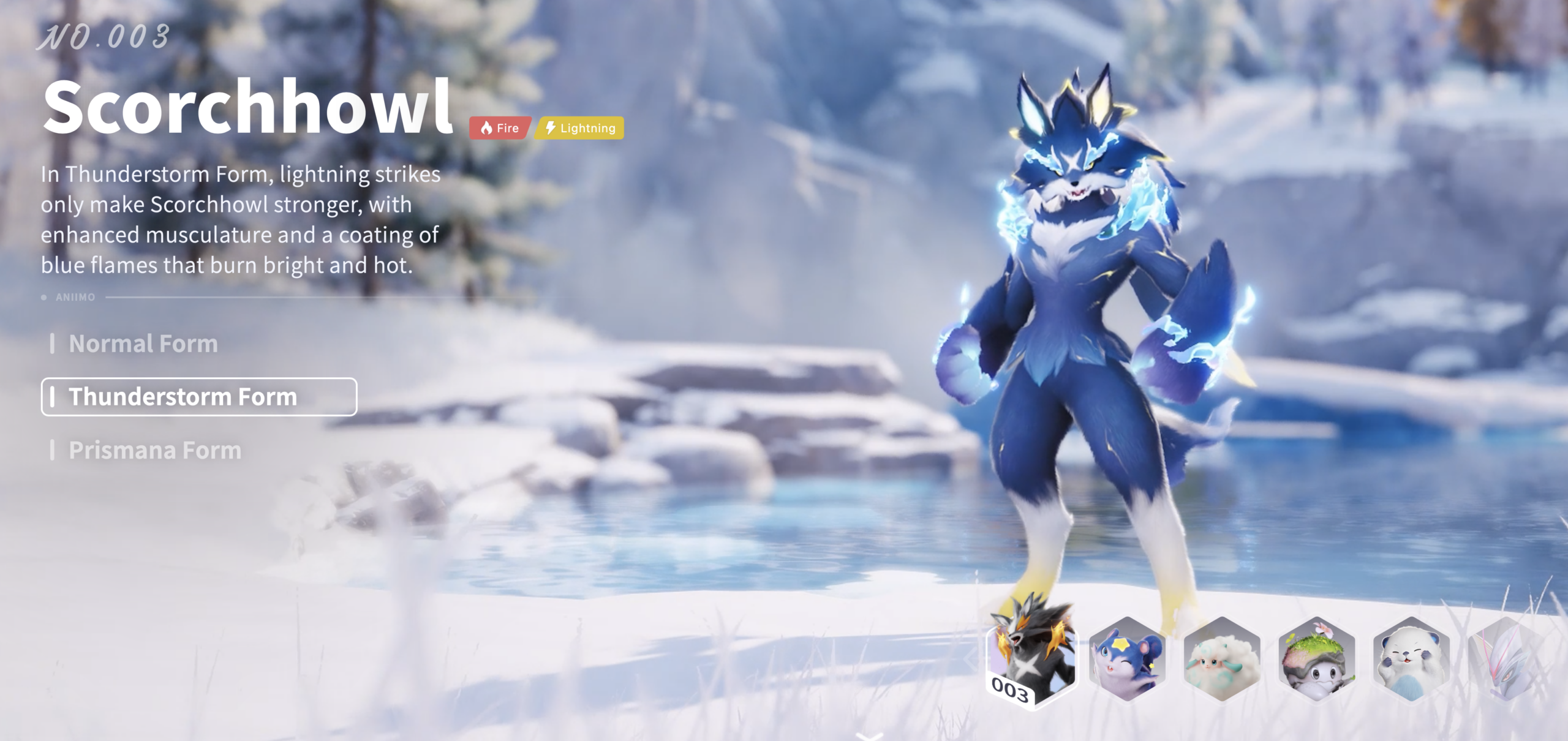Click the left arrow beside the thumbnails
Screen dimensions: 1568x741
pyautogui.click(x=971, y=660)
